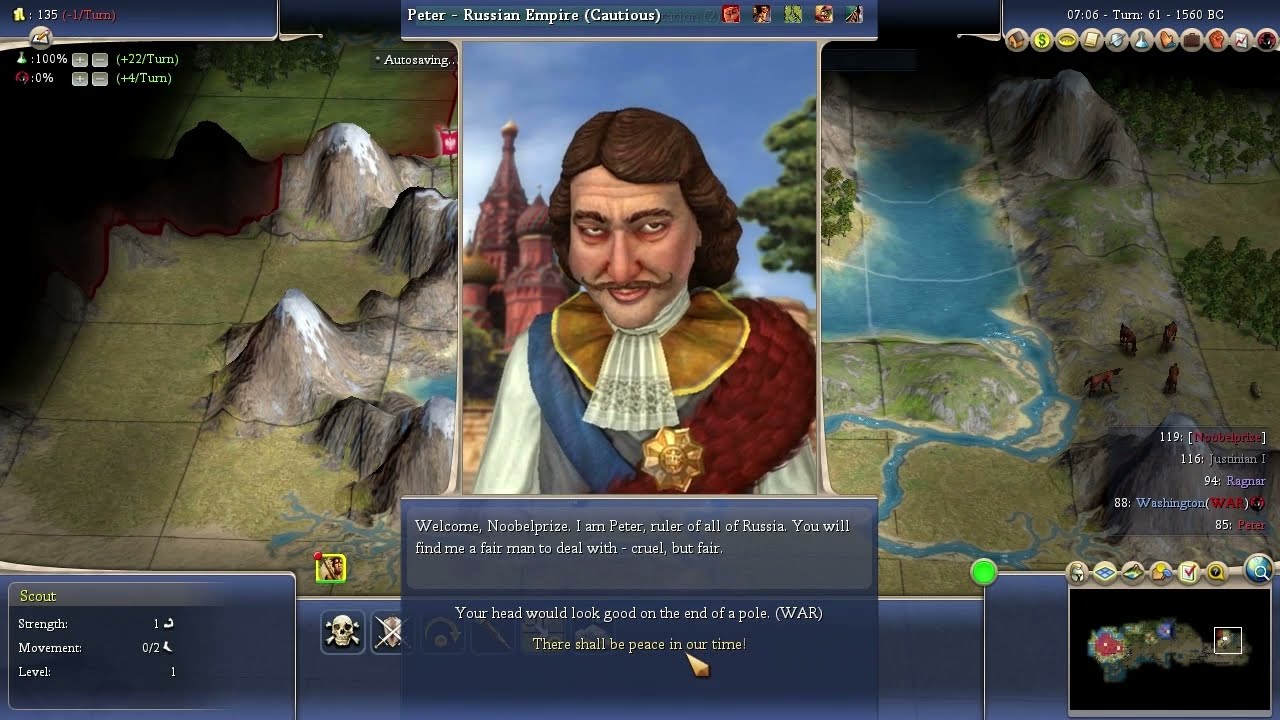Open the Religion Advisor praying hands icon
Image resolution: width=1280 pixels, height=720 pixels.
tap(1167, 41)
